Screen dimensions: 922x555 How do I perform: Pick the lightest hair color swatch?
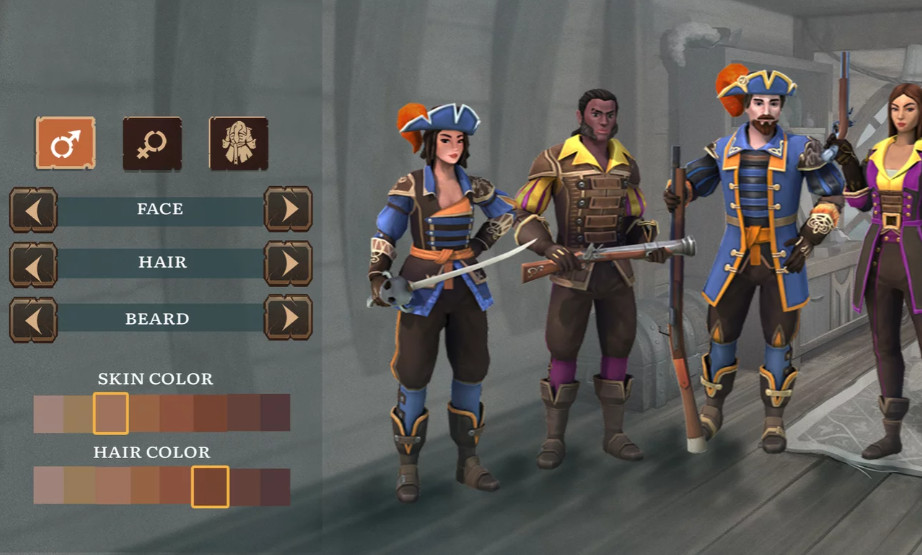48,487
